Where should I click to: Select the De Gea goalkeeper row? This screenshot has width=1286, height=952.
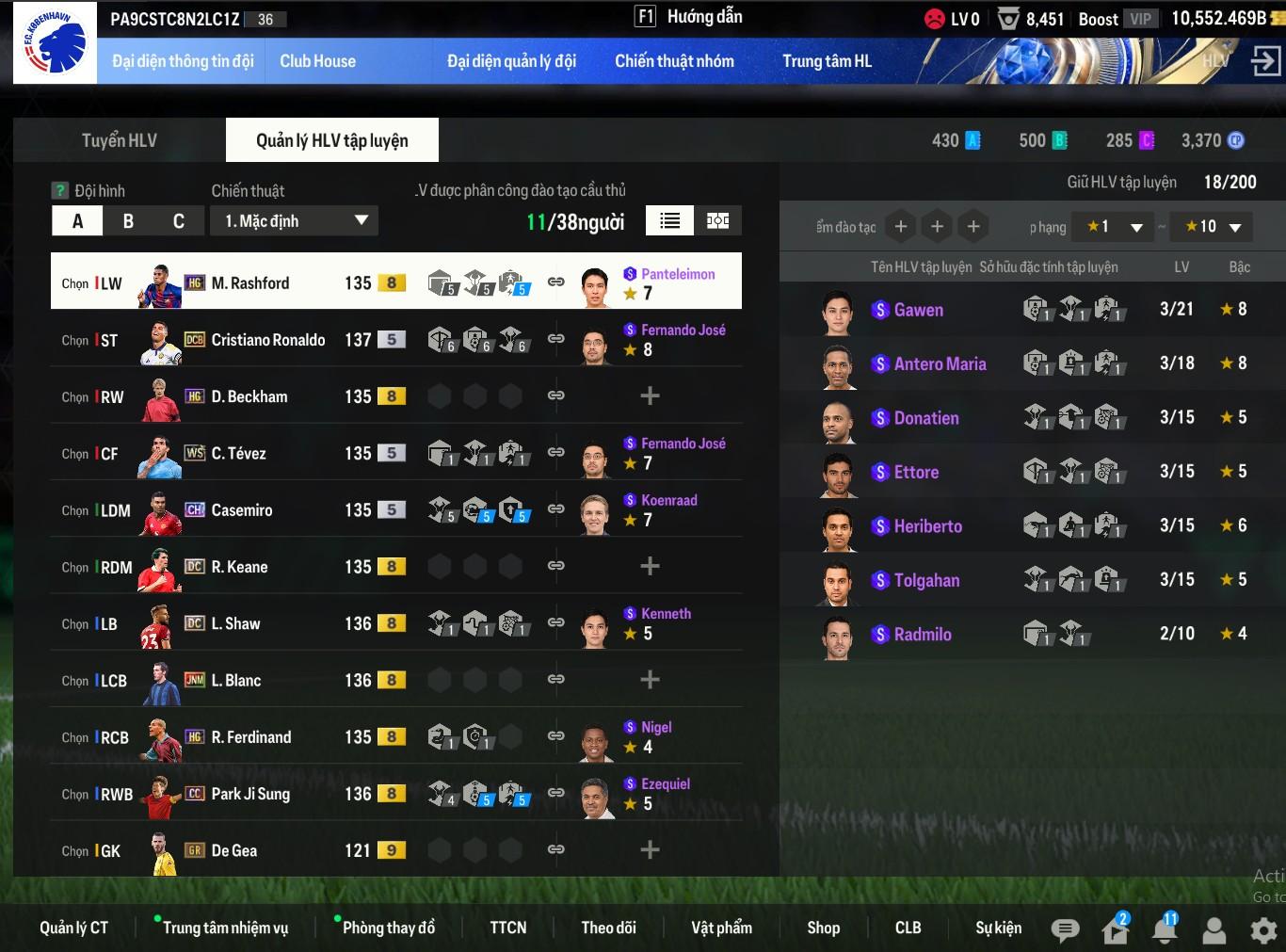[x=233, y=850]
